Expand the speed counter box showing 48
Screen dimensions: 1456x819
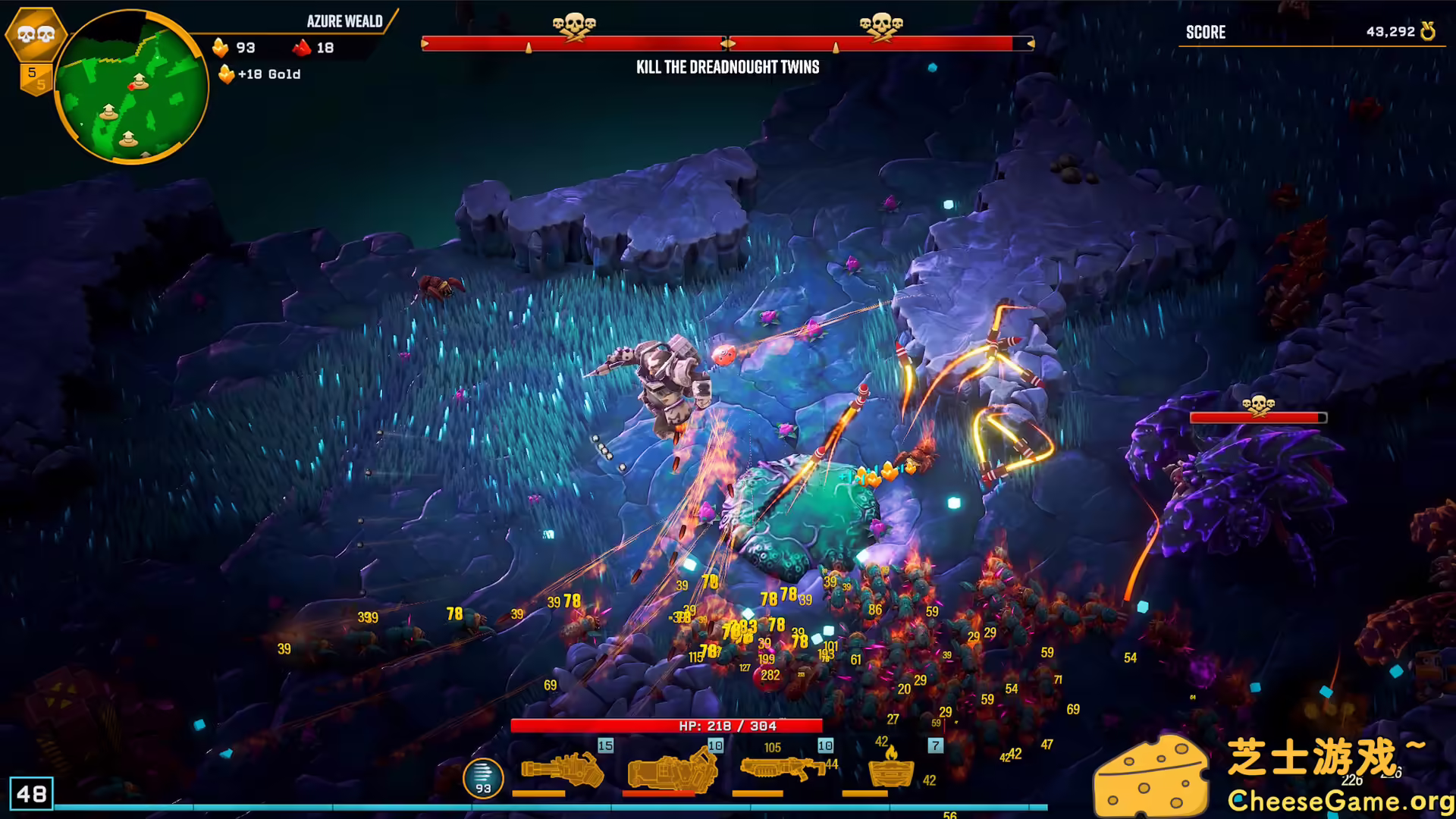pos(33,795)
